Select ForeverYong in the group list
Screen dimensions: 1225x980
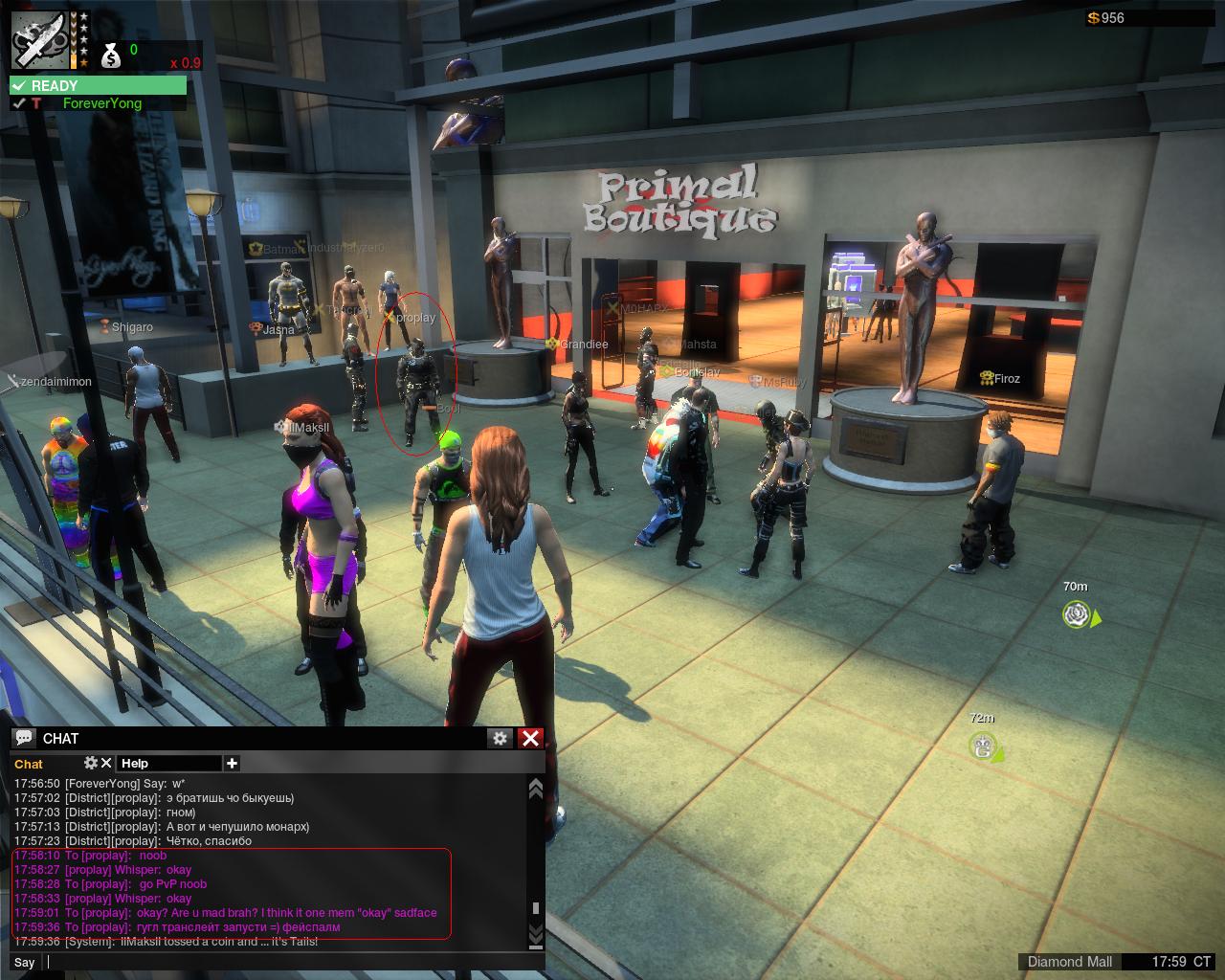click(x=101, y=103)
